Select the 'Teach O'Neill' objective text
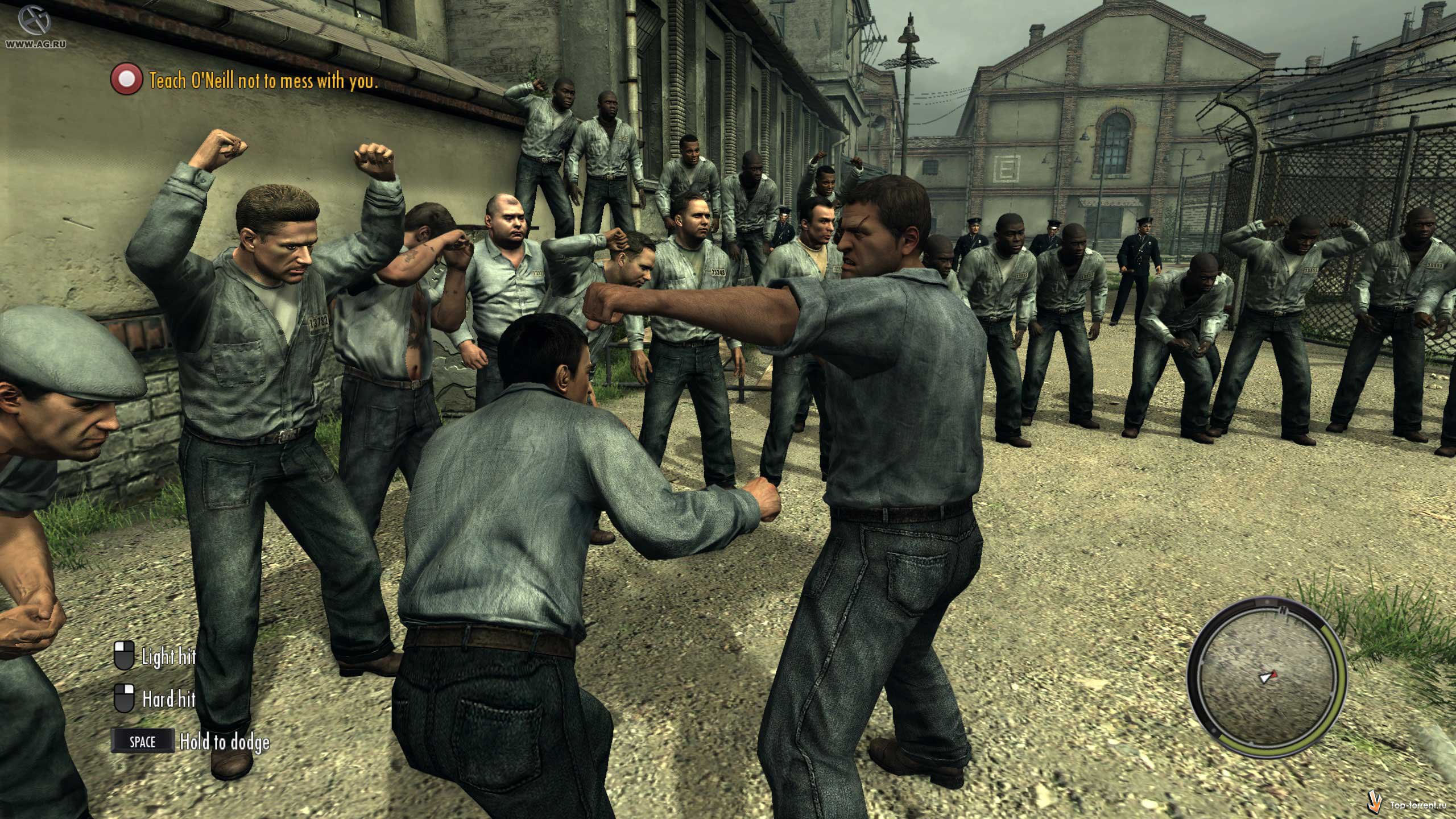 coord(263,81)
